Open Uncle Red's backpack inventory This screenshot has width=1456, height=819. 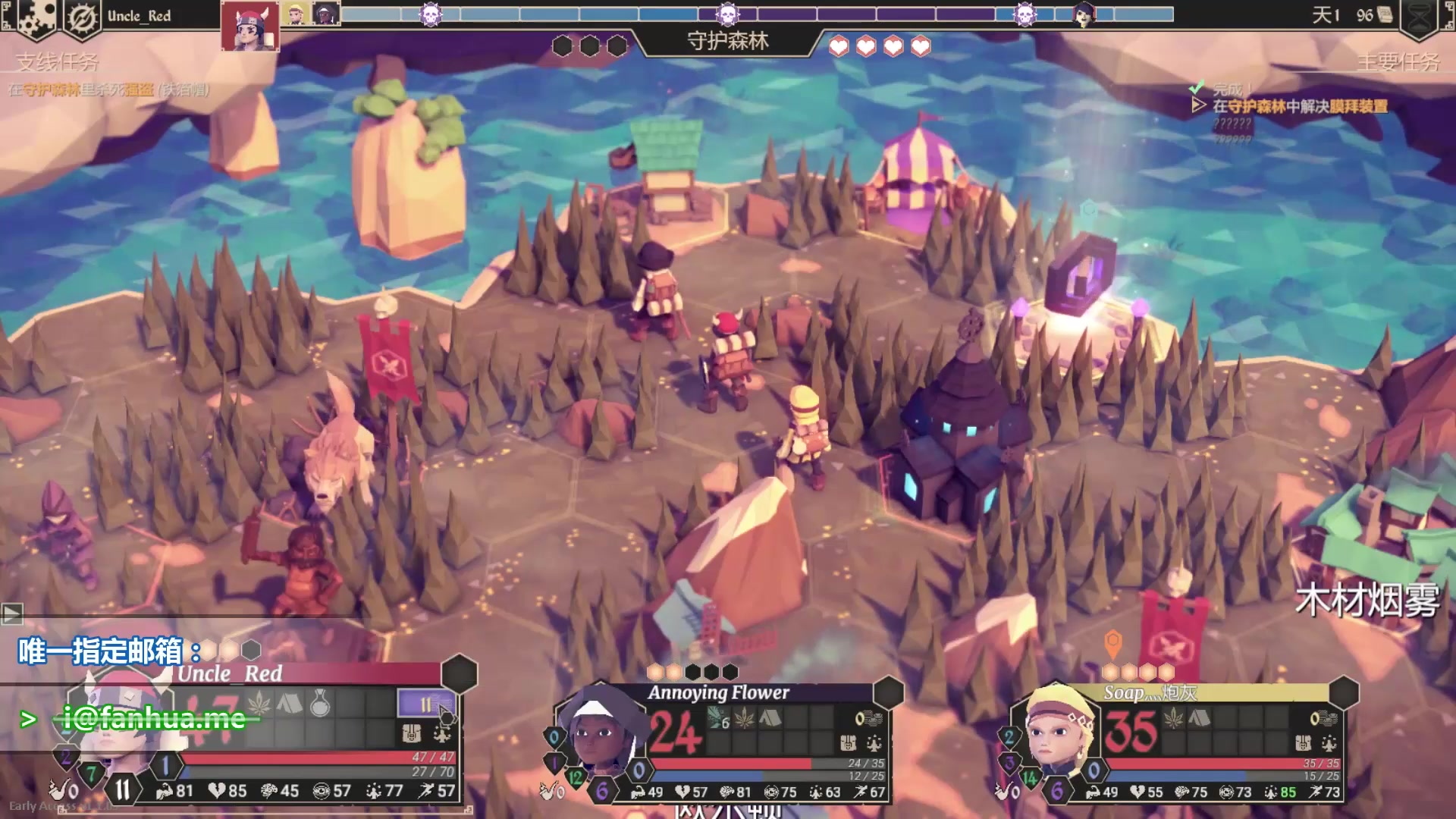[411, 733]
